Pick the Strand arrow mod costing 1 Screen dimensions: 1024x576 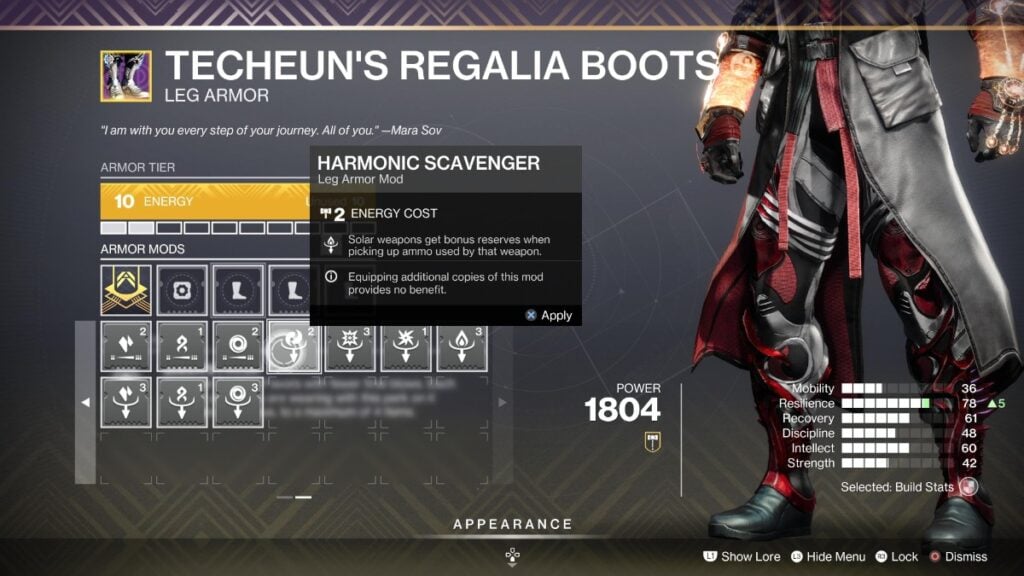click(182, 401)
